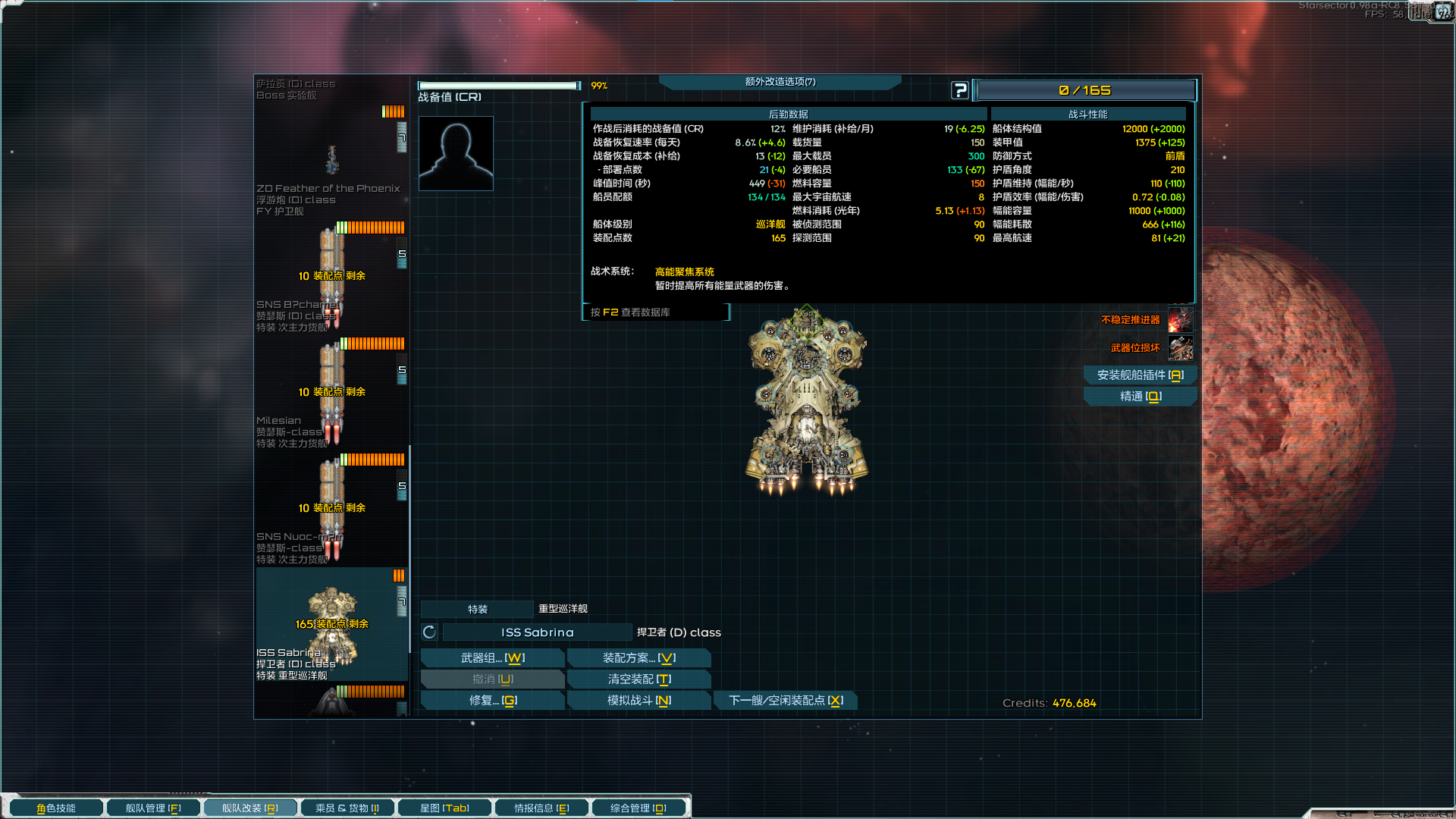Open the 修复 repair options
This screenshot has width=1456, height=819.
[492, 701]
